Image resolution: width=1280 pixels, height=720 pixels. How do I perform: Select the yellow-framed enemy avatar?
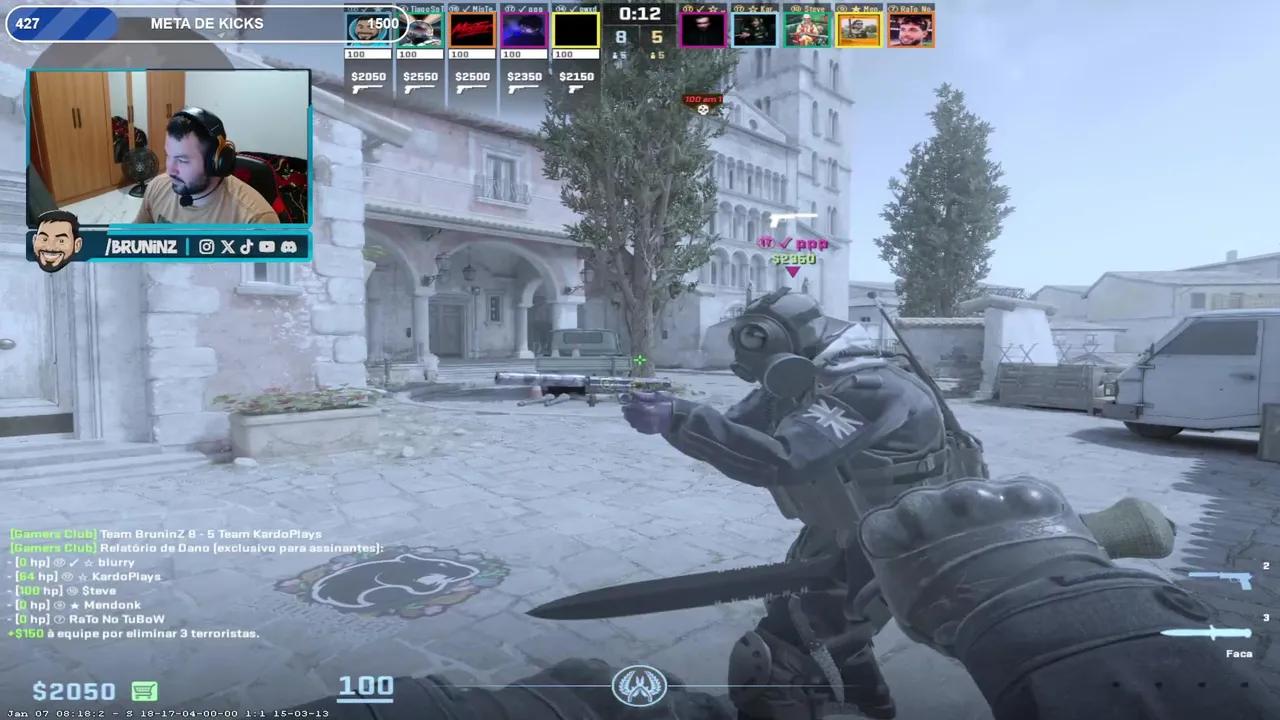pyautogui.click(x=859, y=30)
